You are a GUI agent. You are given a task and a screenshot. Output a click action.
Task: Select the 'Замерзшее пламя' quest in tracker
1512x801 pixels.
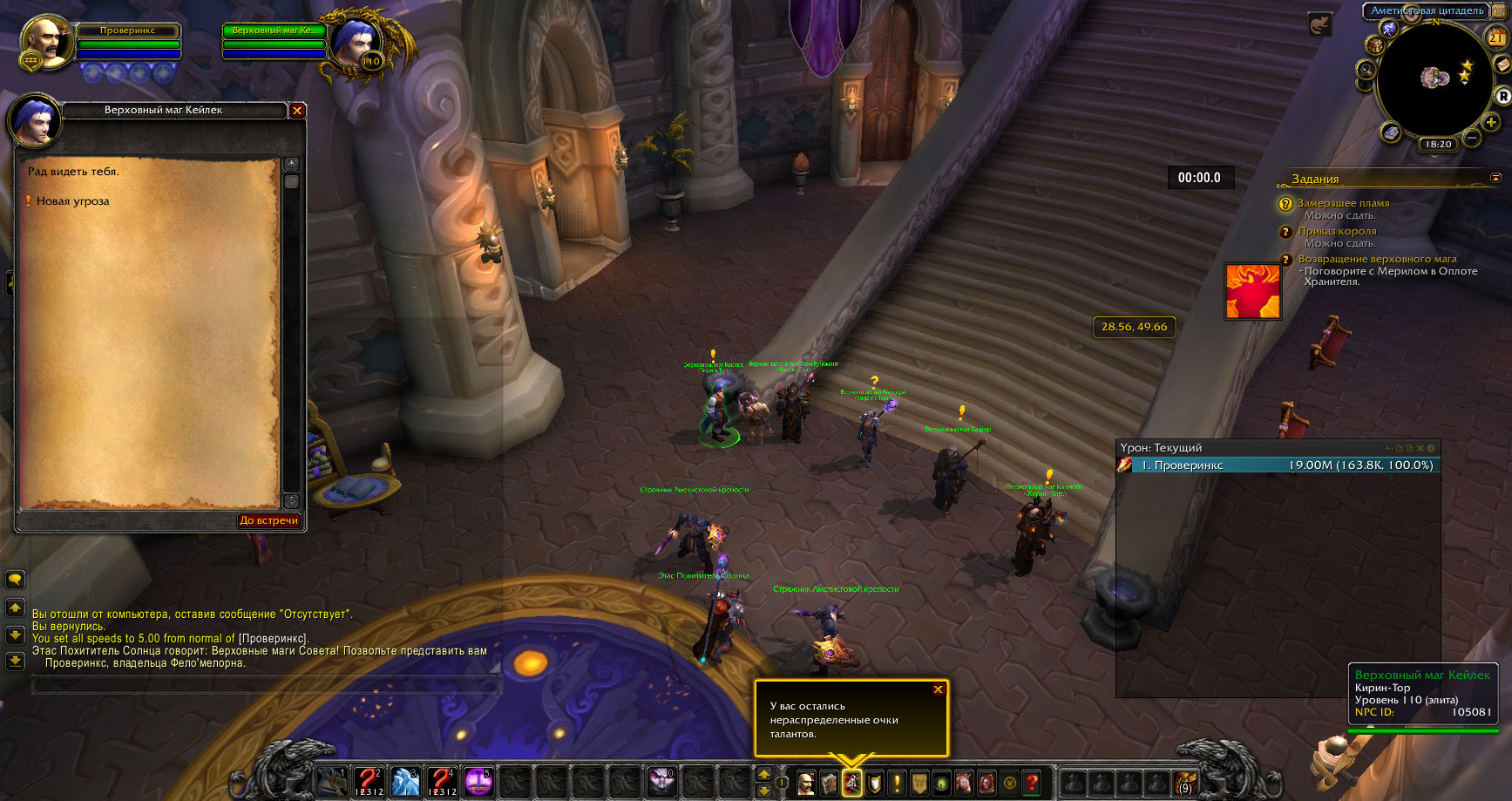[1343, 203]
